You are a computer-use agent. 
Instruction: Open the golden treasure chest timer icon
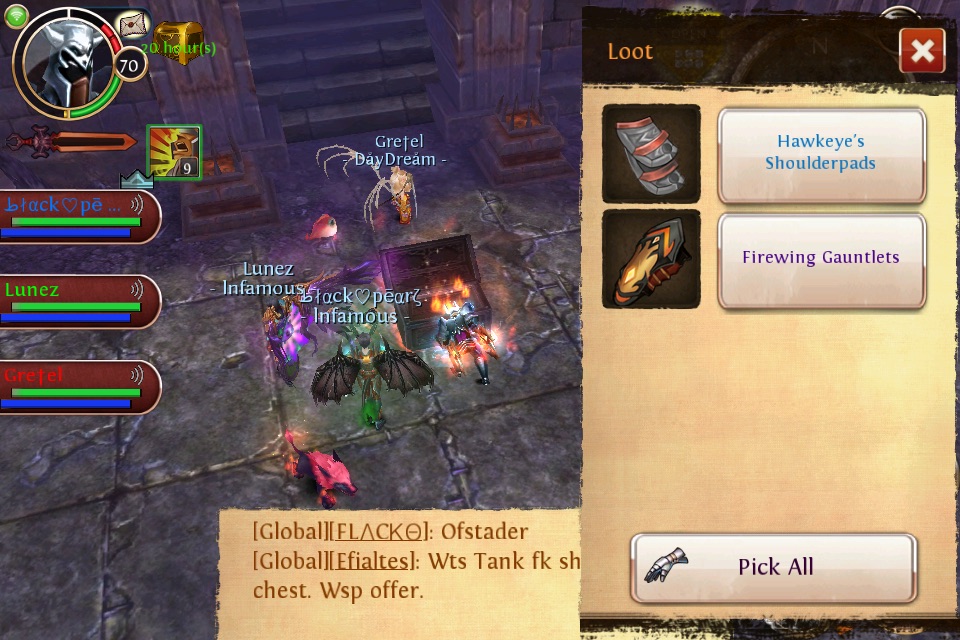click(178, 40)
